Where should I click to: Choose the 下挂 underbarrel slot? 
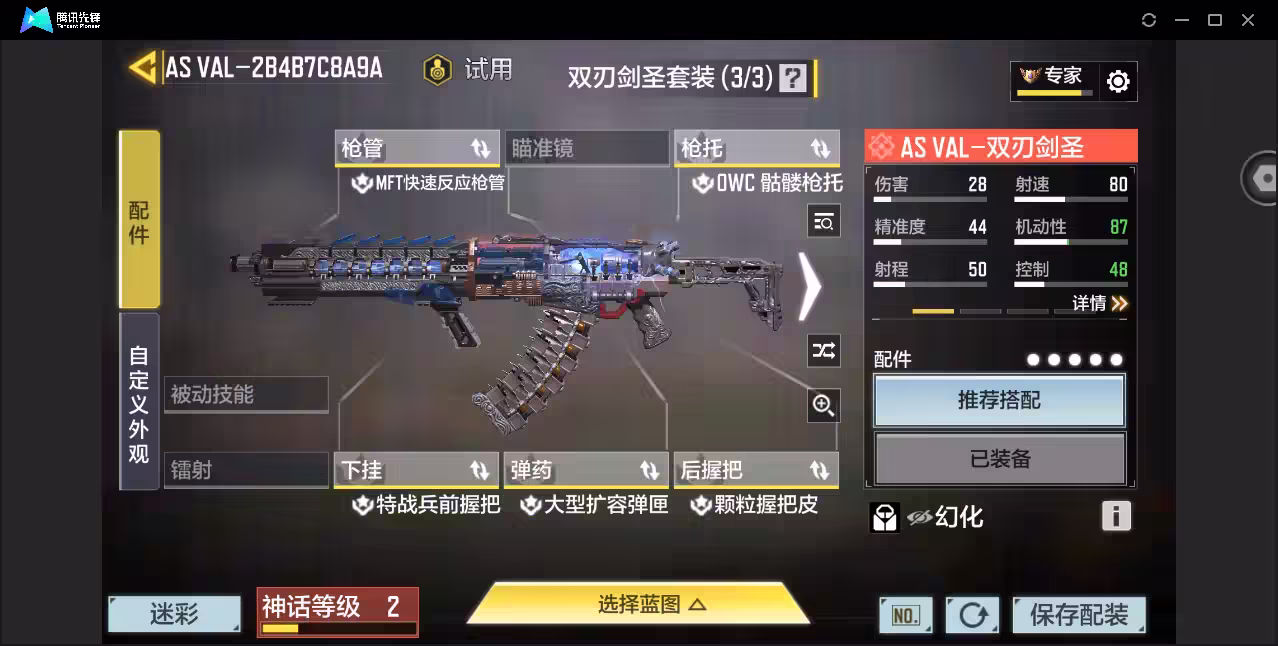click(x=416, y=470)
